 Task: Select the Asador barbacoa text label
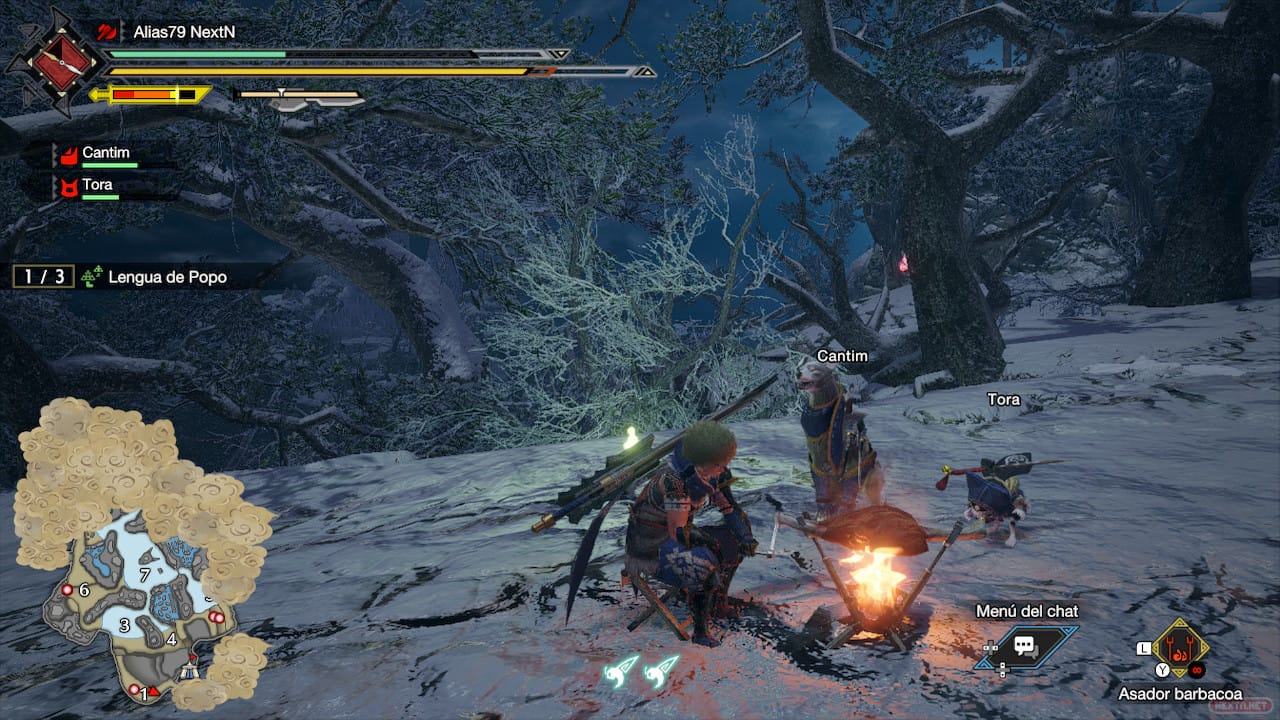(1181, 693)
